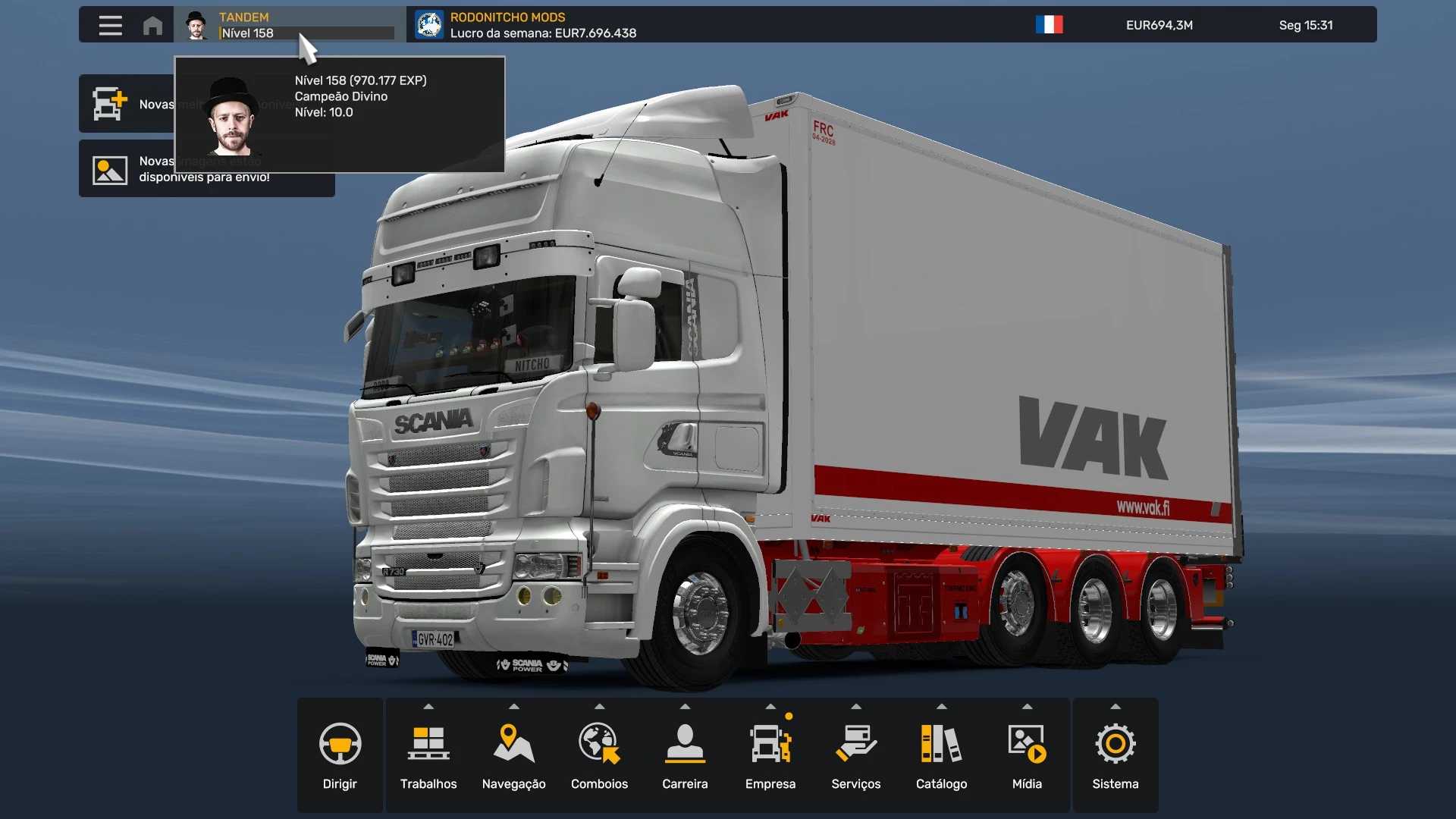1456x819 pixels.
Task: Open the TANDEM driver profile
Action: (290, 25)
